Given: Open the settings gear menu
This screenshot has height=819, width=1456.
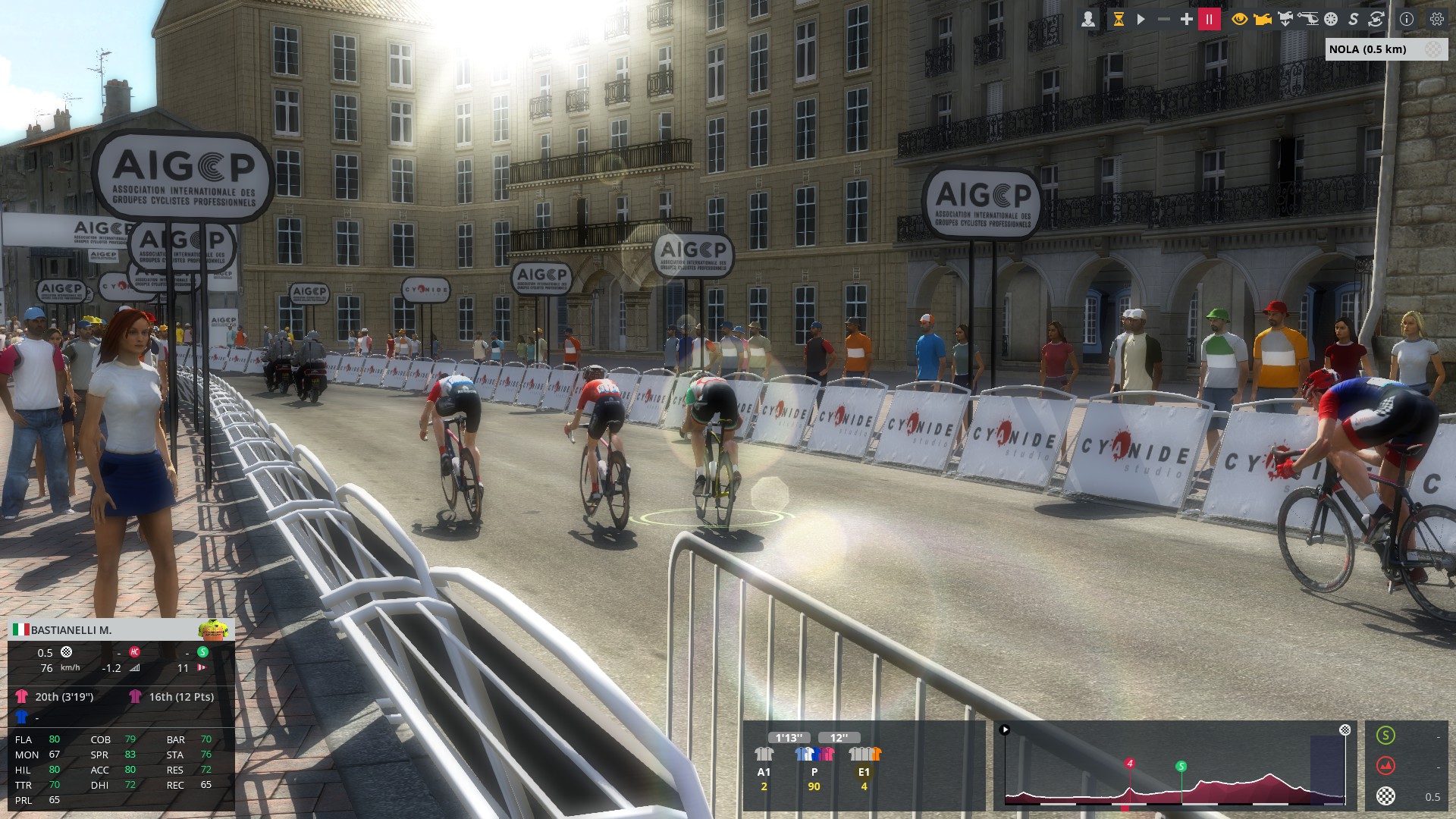Looking at the screenshot, I should [1436, 20].
